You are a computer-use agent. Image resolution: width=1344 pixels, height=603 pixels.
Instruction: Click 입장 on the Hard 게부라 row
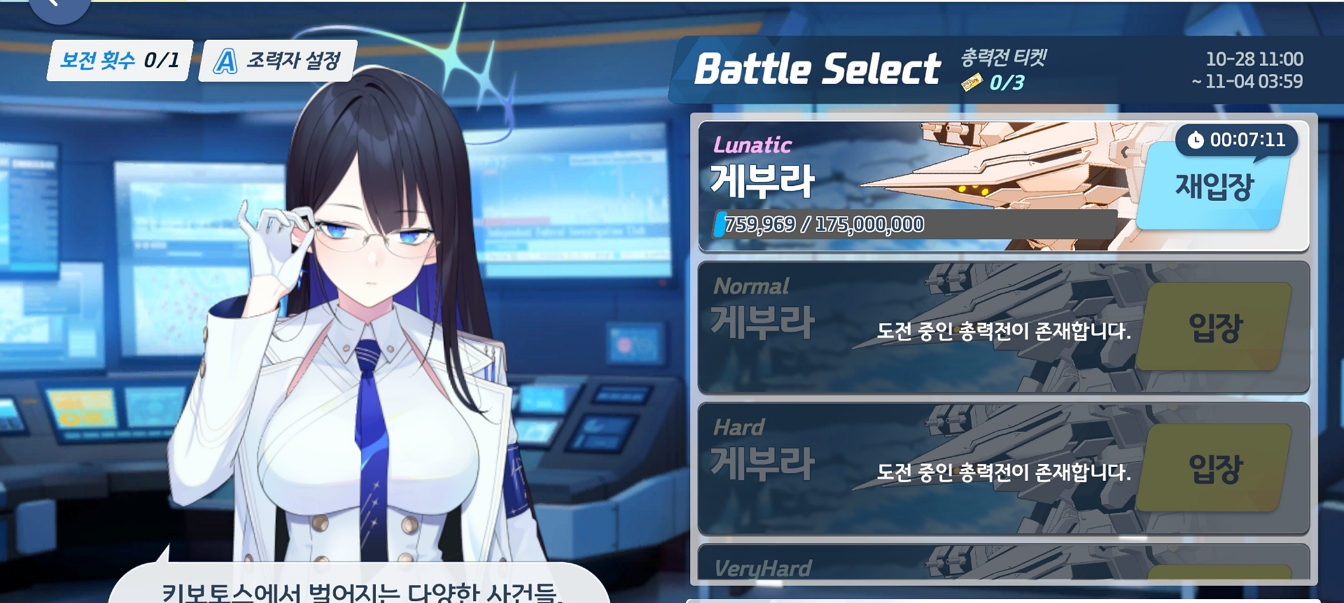[x=1214, y=467]
